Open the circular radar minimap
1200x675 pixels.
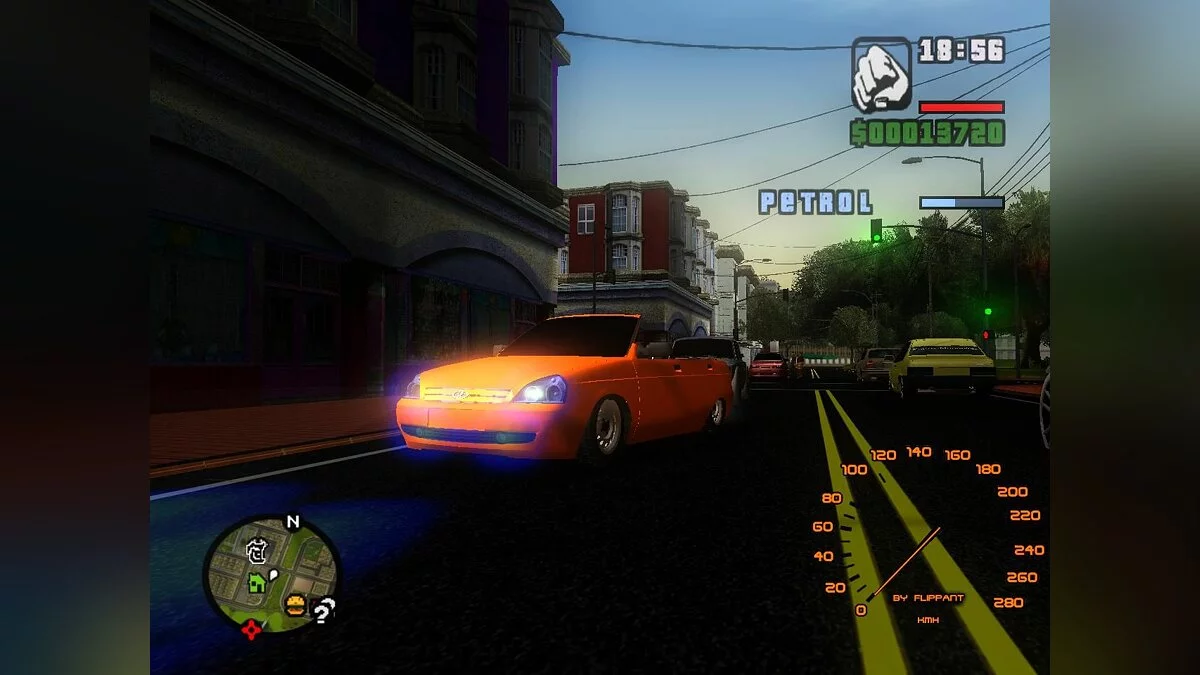(271, 573)
